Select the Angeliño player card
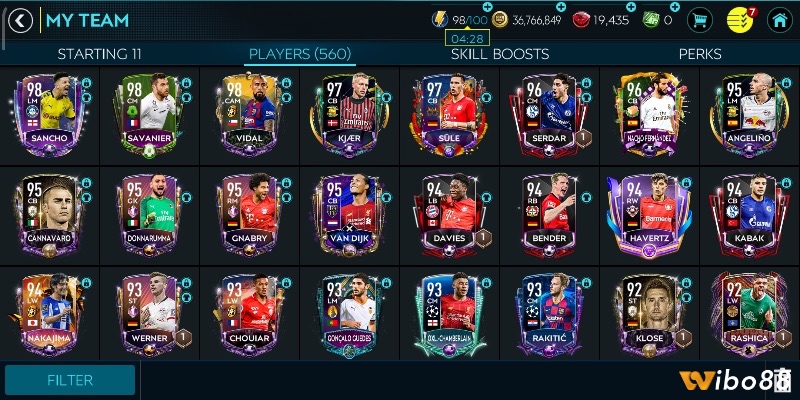 tap(747, 112)
